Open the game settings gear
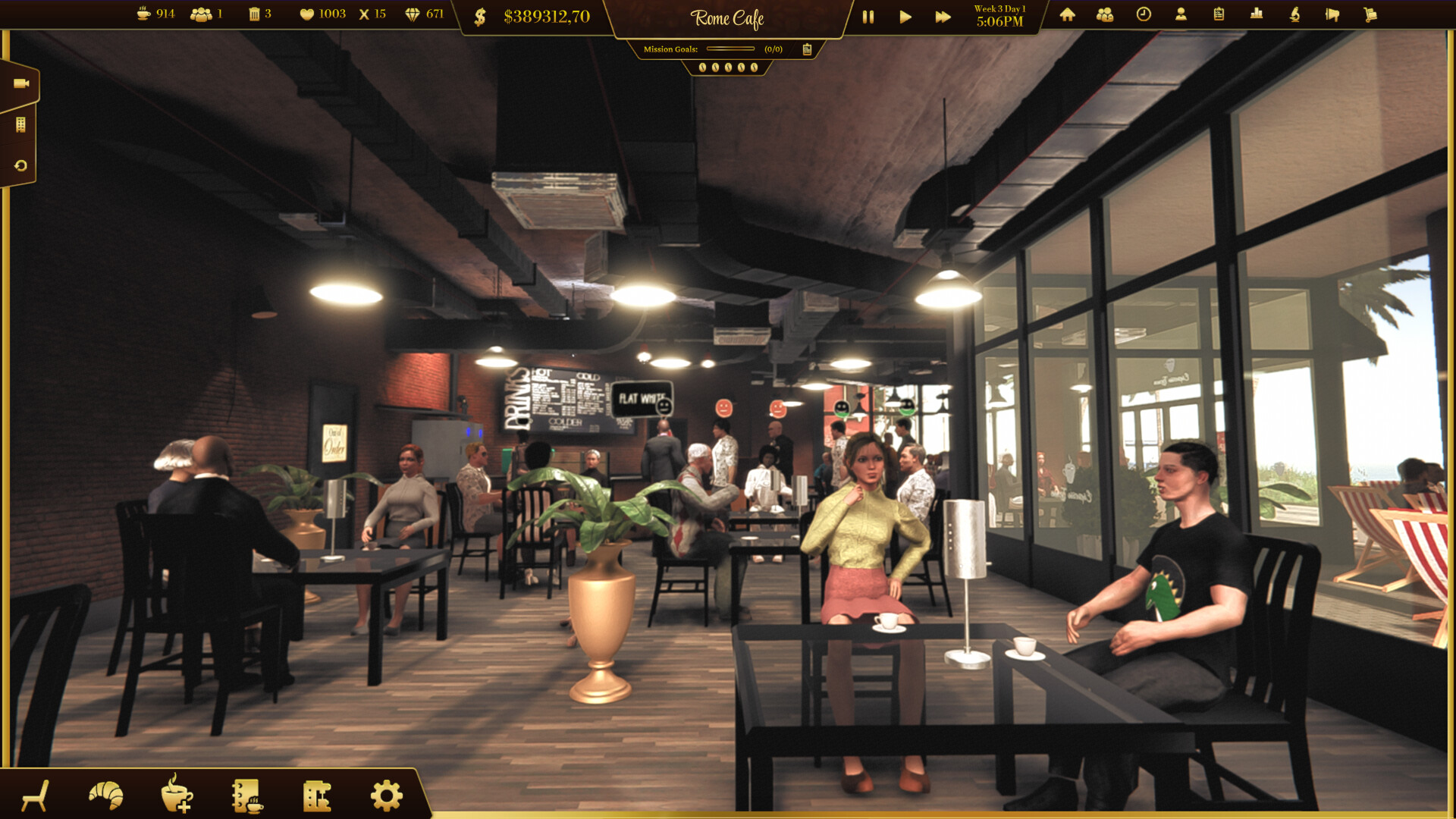 386,795
